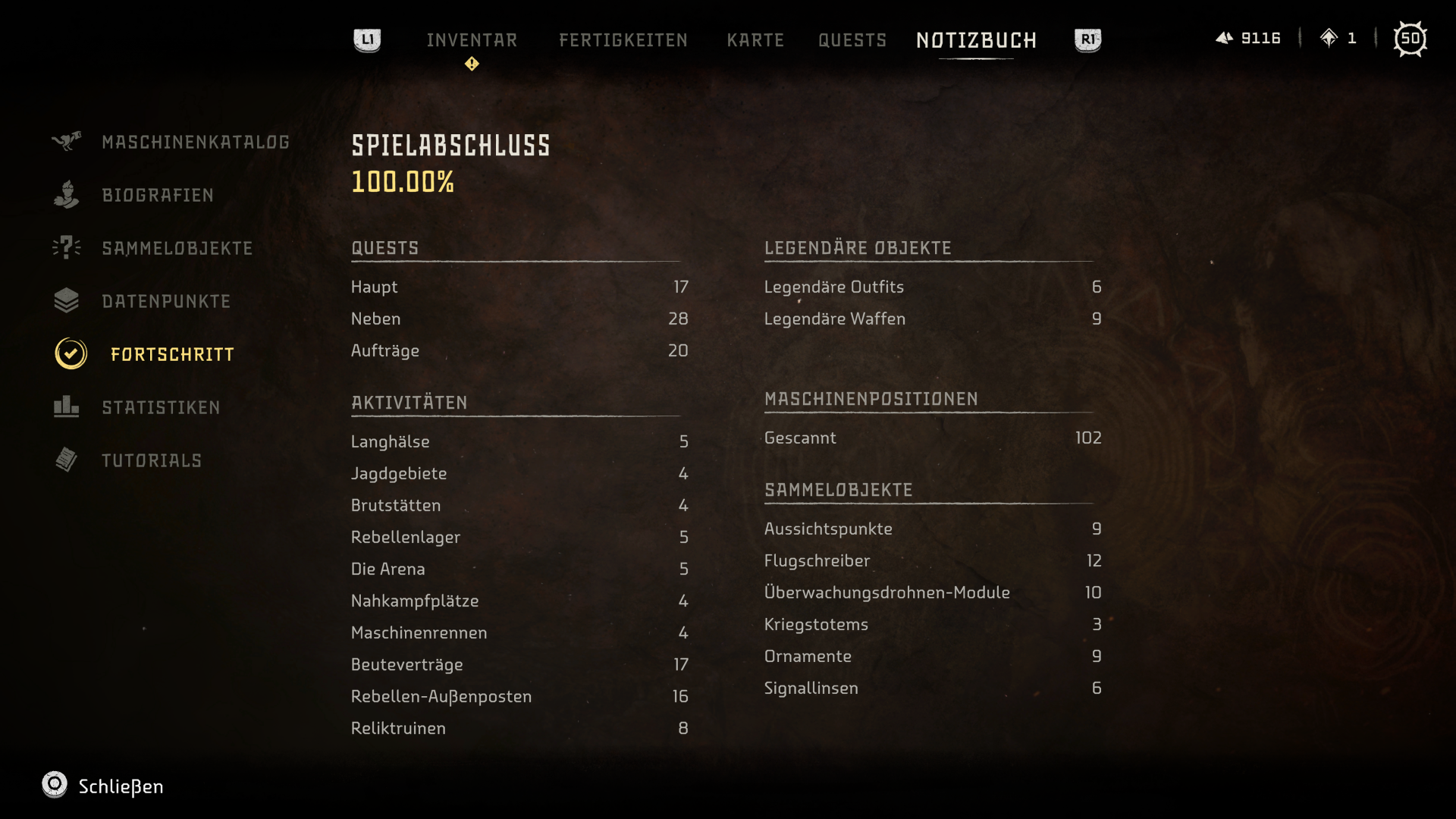This screenshot has height=819, width=1456.
Task: Go to the Karte tab
Action: tap(755, 40)
